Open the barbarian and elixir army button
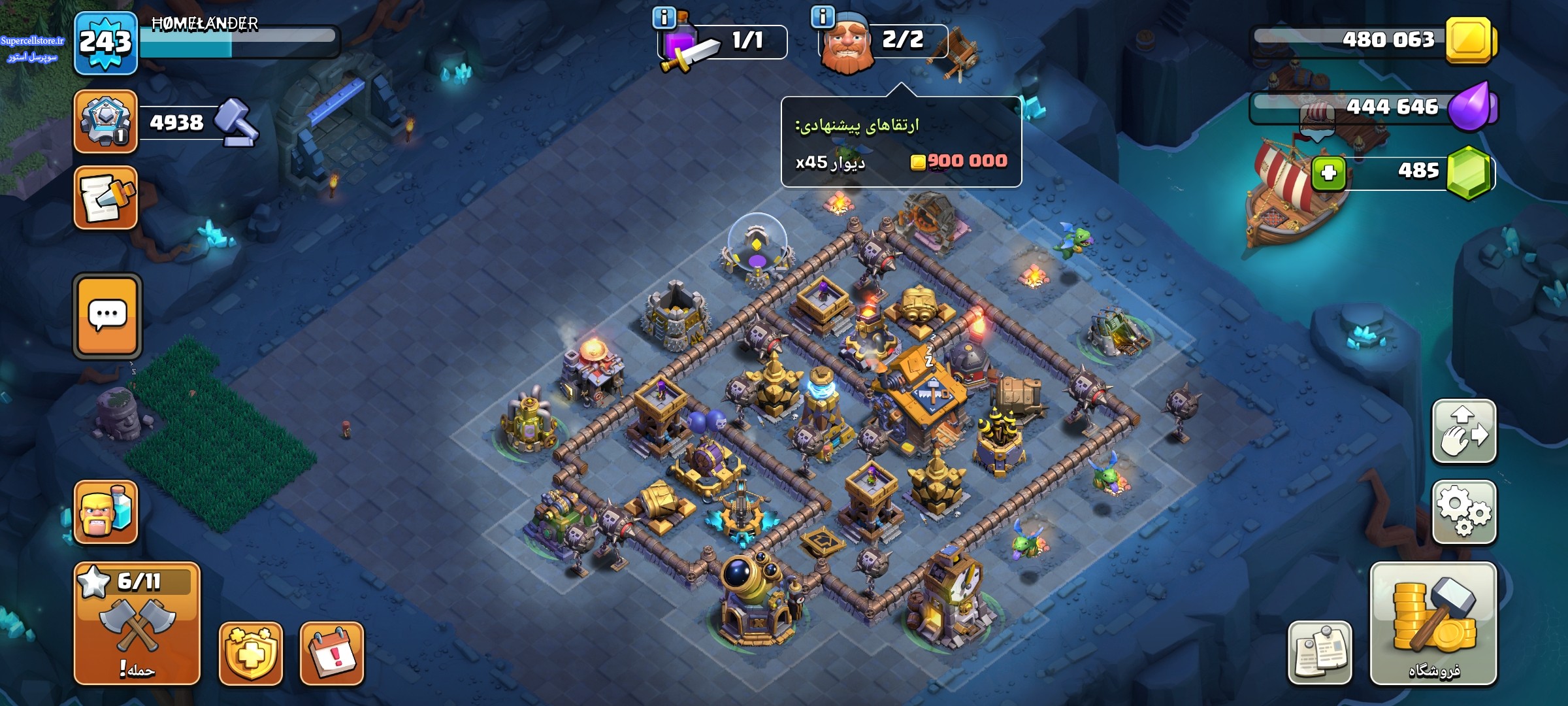 [x=105, y=512]
